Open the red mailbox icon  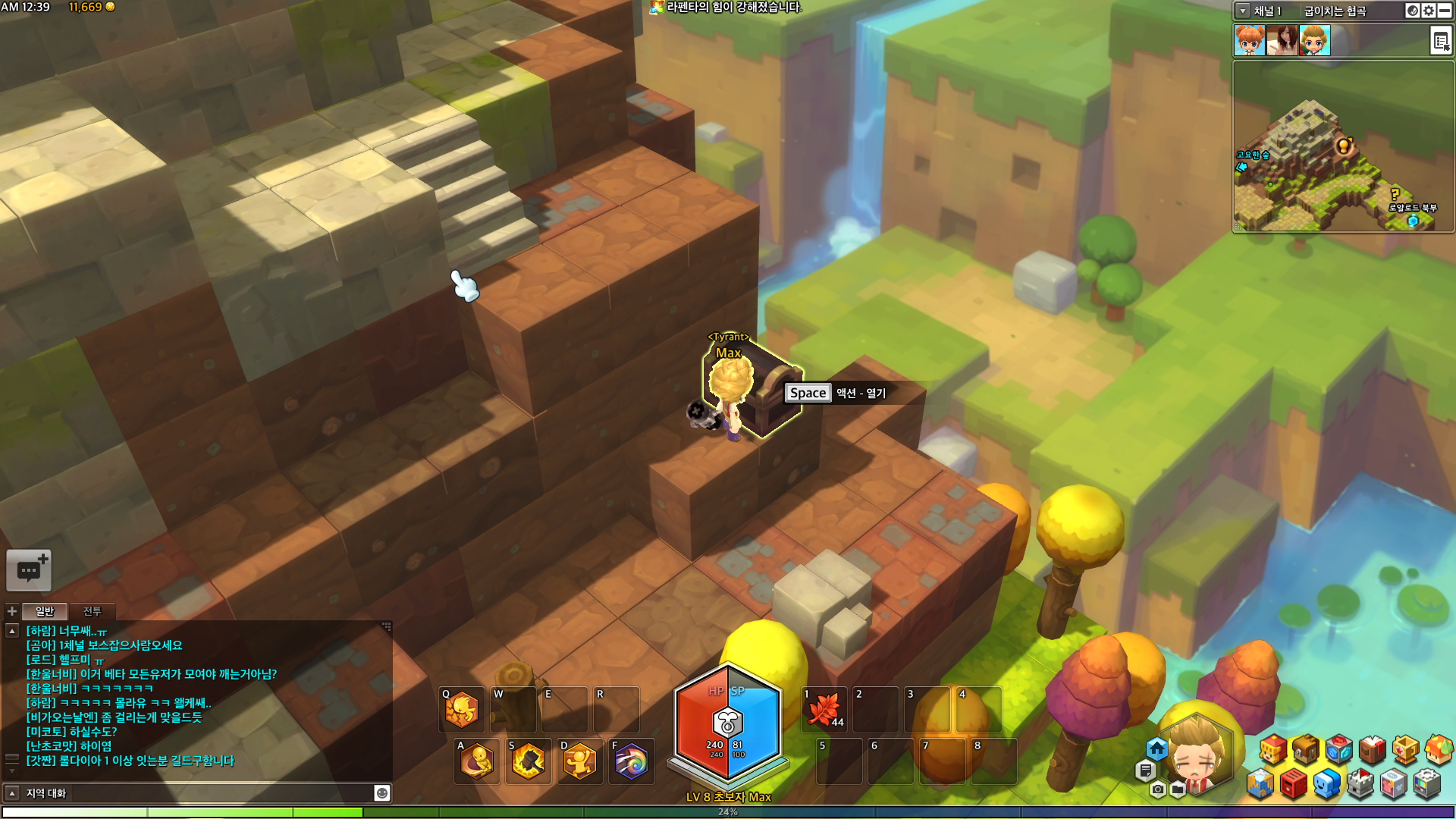tap(1294, 784)
